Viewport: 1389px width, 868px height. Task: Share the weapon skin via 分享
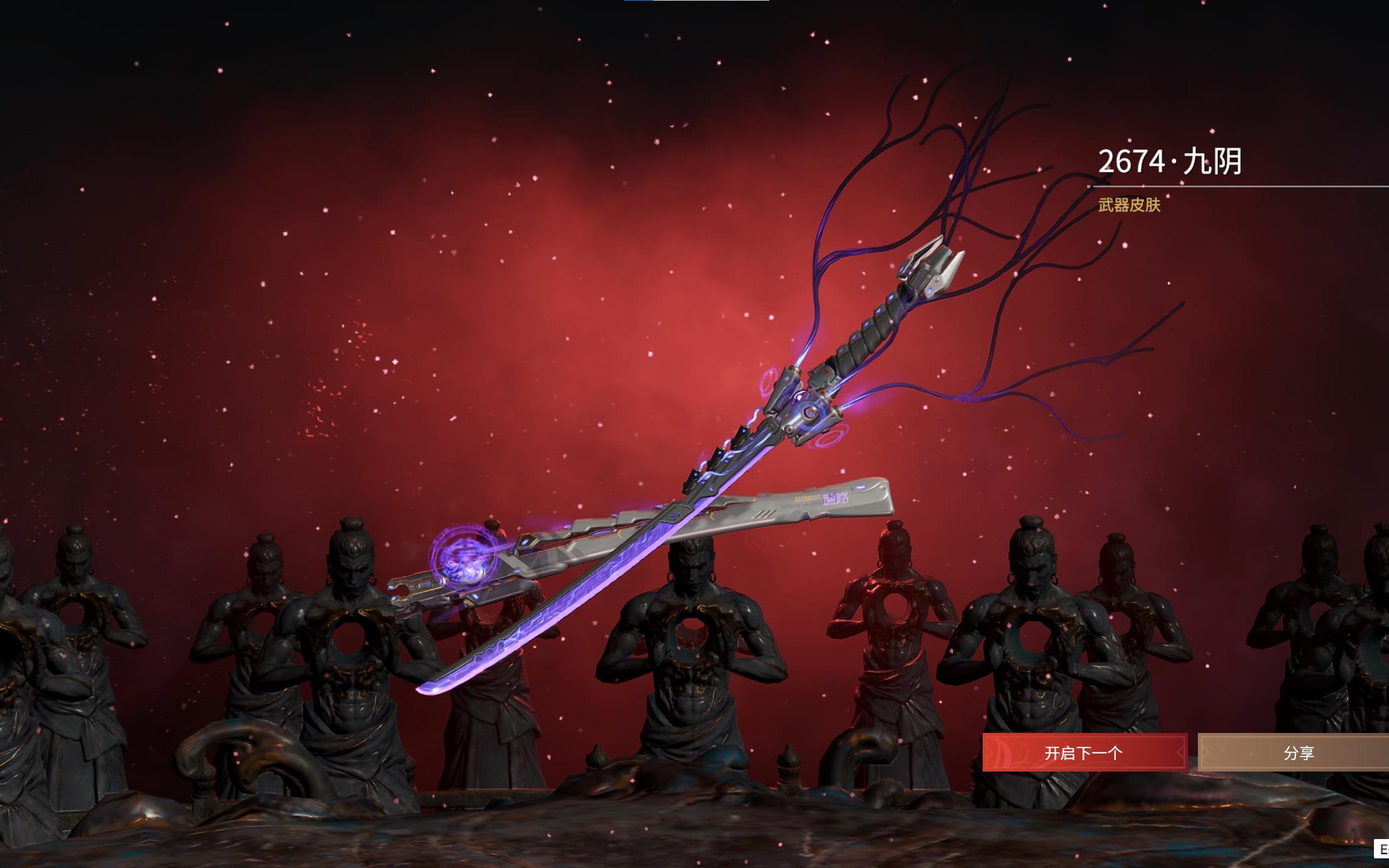(x=1297, y=752)
